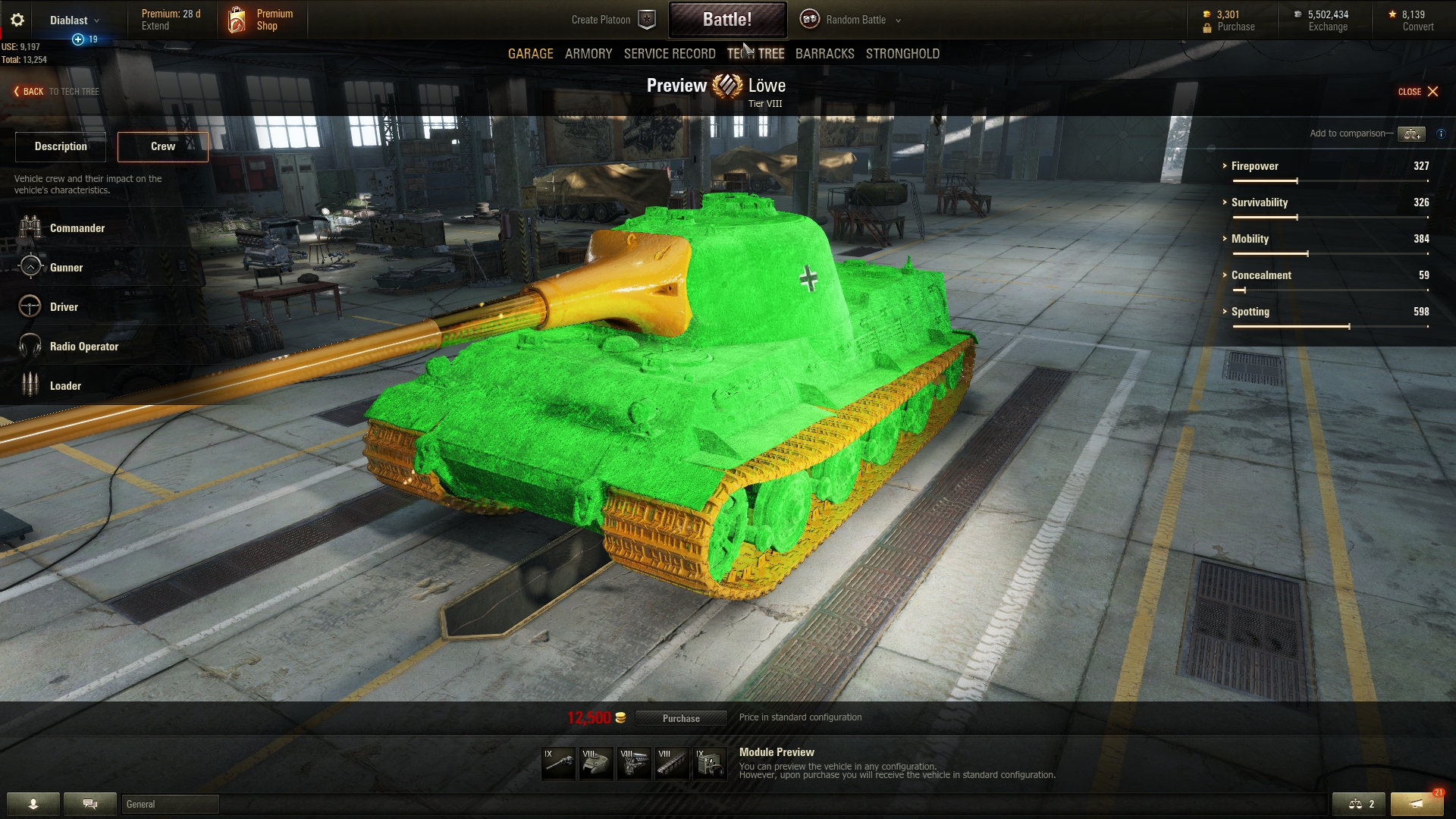Preview the Tier VIII turret module
This screenshot has height=819, width=1456.
click(597, 763)
